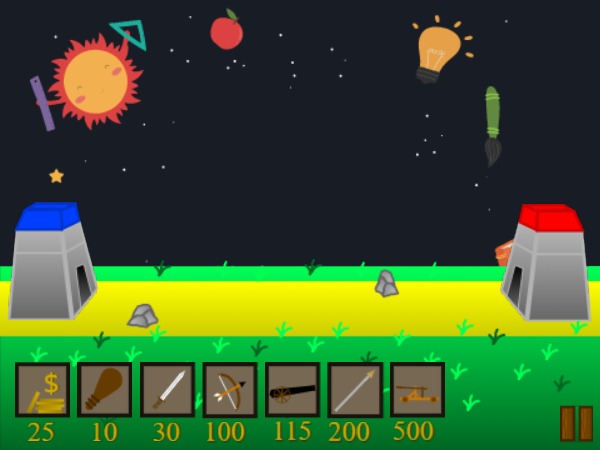Deploy the black cannon unit
This screenshot has height=450, width=600.
click(x=292, y=389)
